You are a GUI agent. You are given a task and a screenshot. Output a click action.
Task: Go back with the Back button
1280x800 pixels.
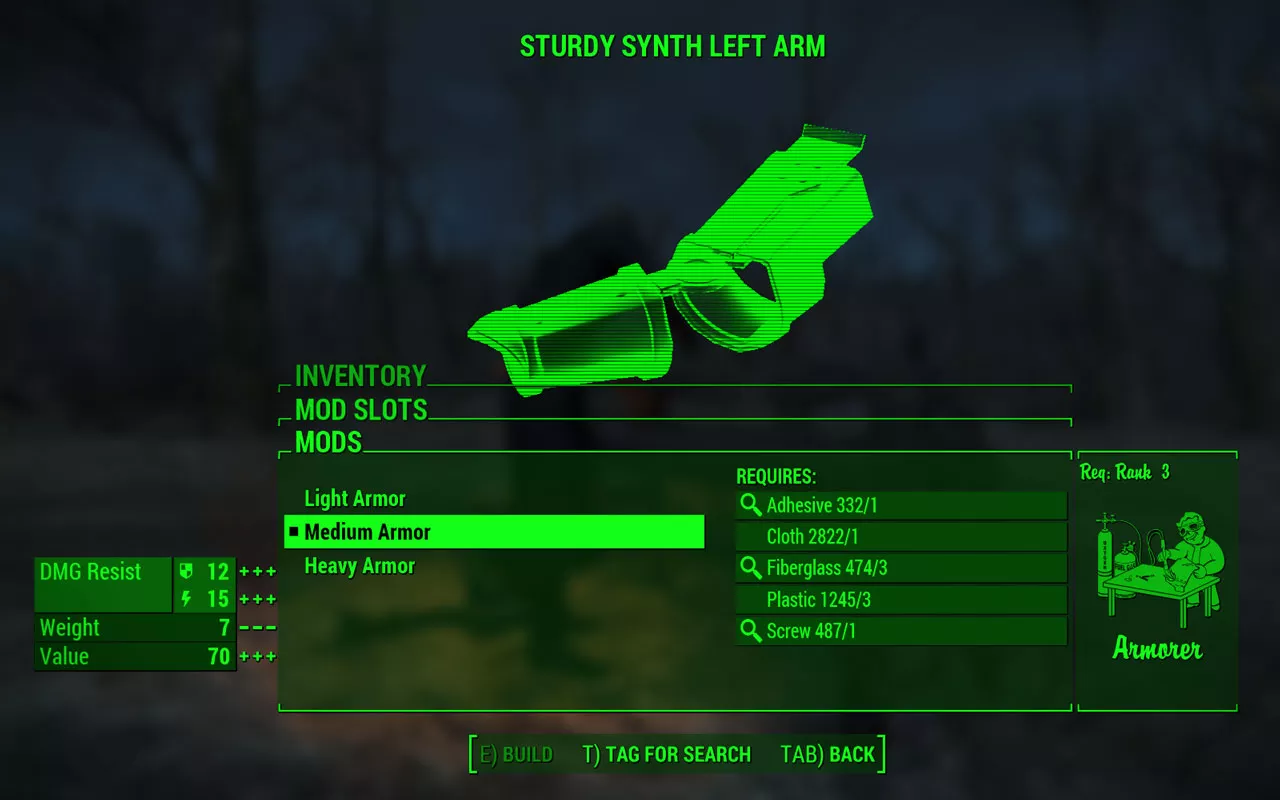(827, 755)
